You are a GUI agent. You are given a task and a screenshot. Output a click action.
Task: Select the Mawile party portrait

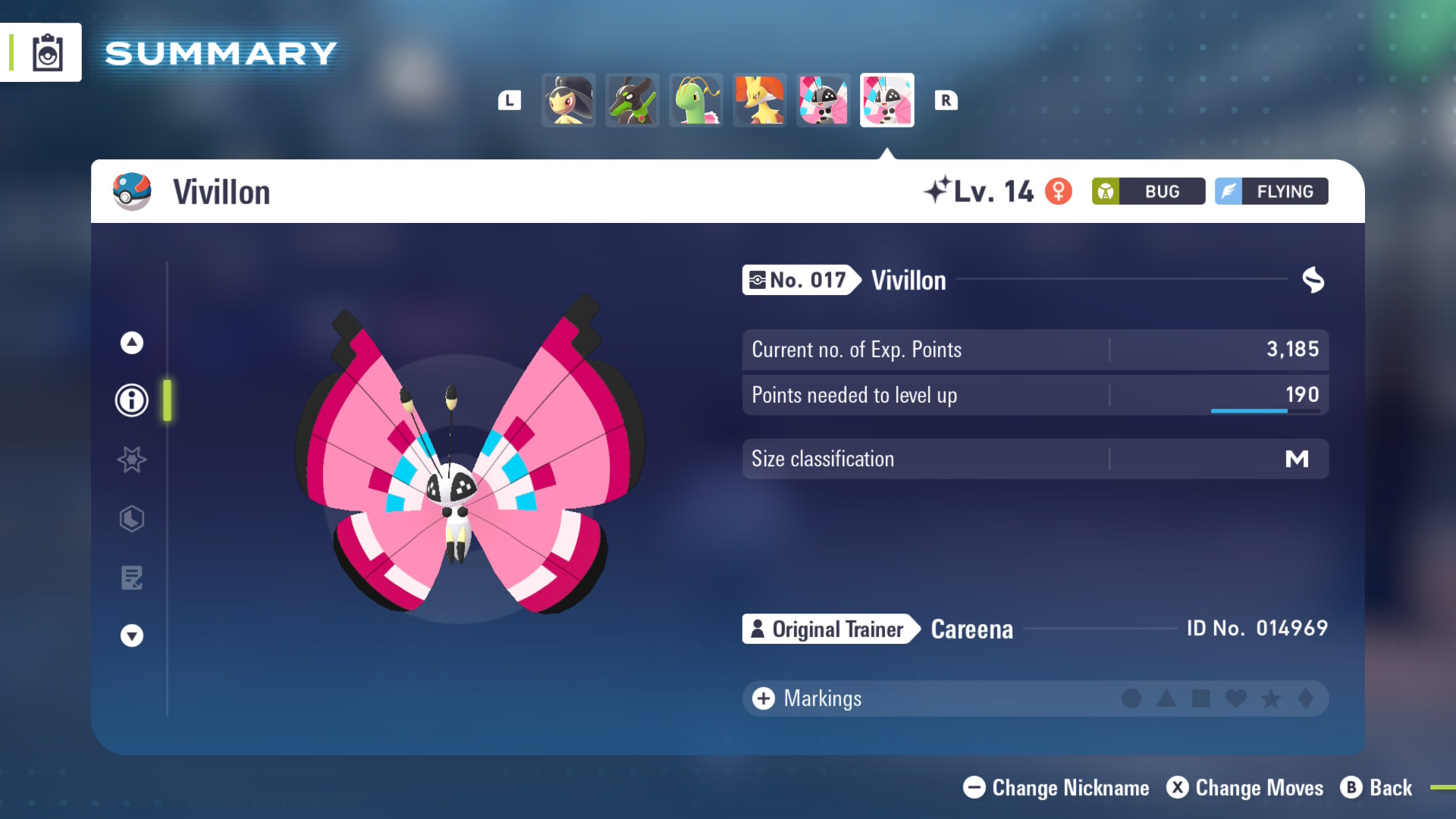[569, 100]
